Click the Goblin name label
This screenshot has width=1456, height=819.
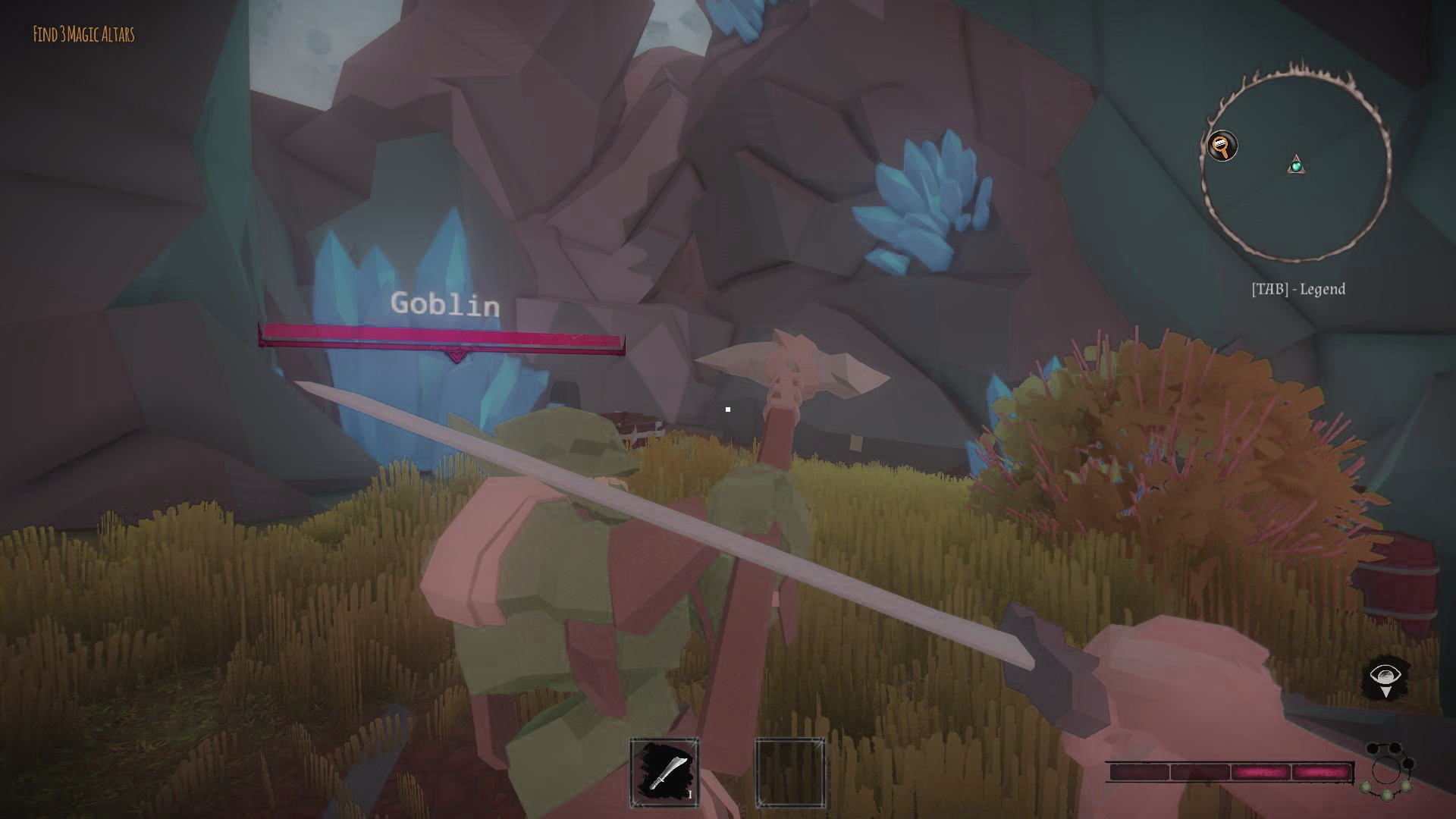point(445,306)
